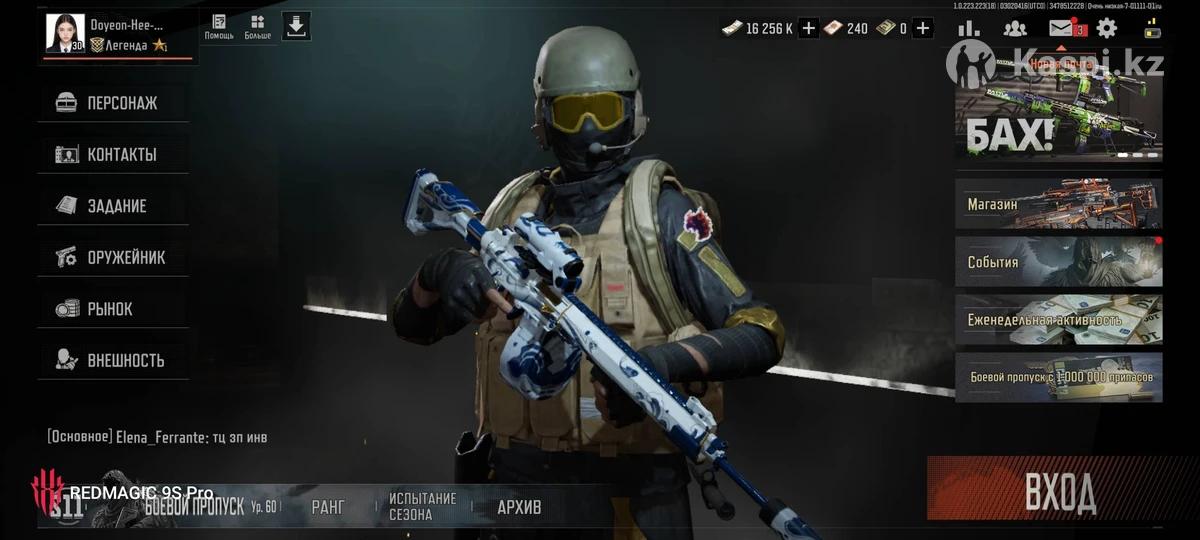This screenshot has height=540, width=1200.
Task: Open the ПЕРСОНАЖ menu
Action: (x=112, y=103)
